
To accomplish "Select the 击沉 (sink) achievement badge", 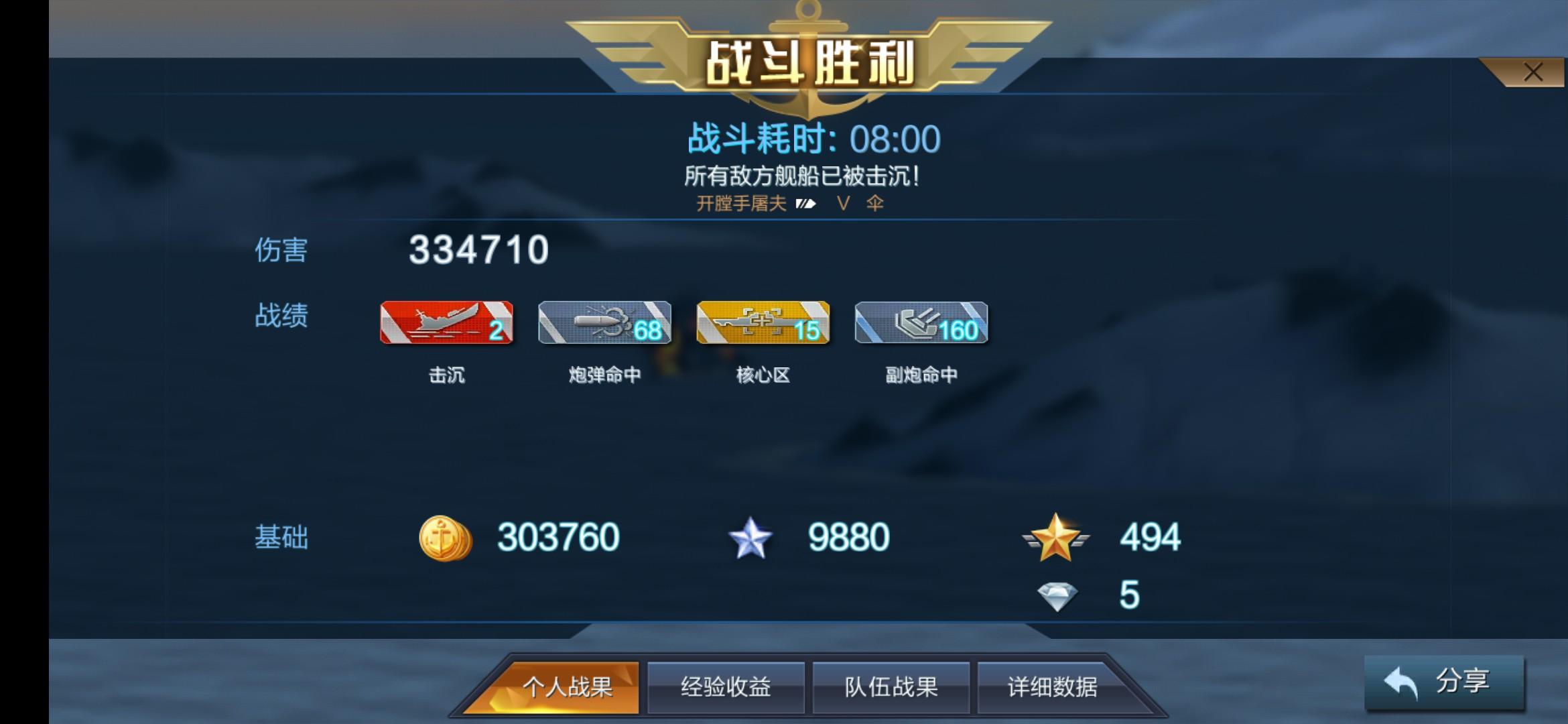I will 446,324.
